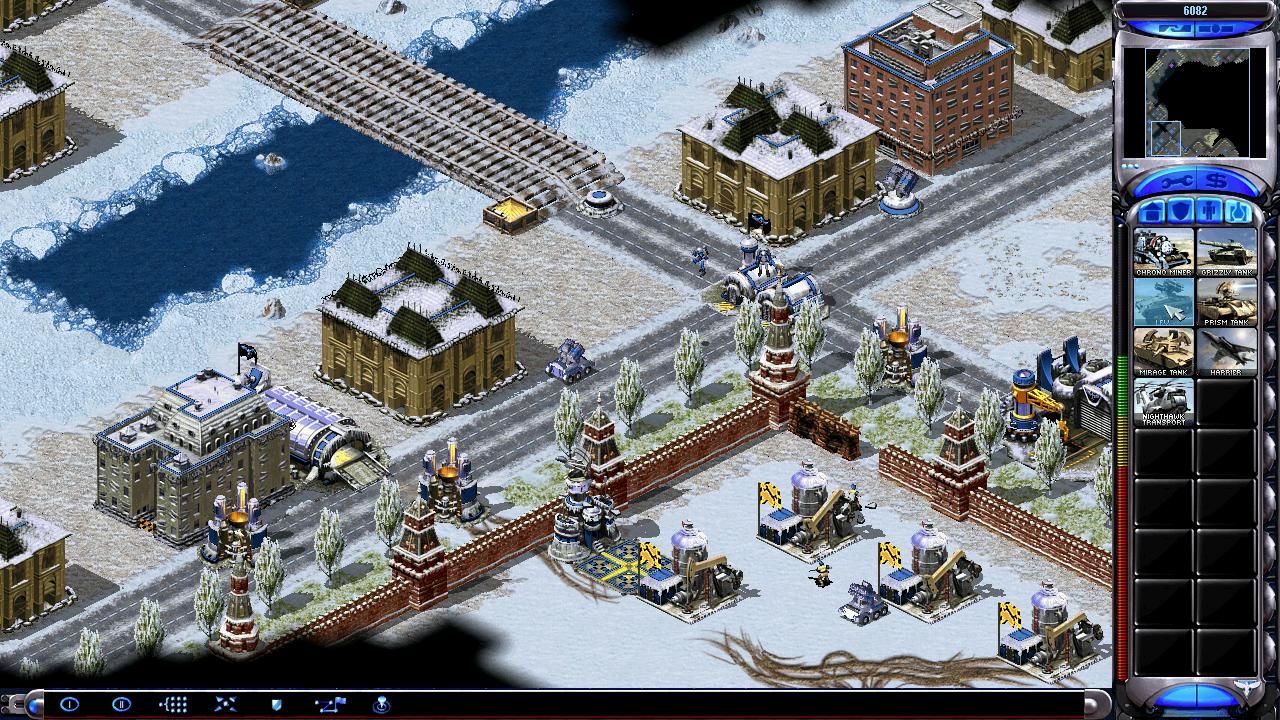Build a Nighthawk Transport
1280x720 pixels.
[1163, 401]
